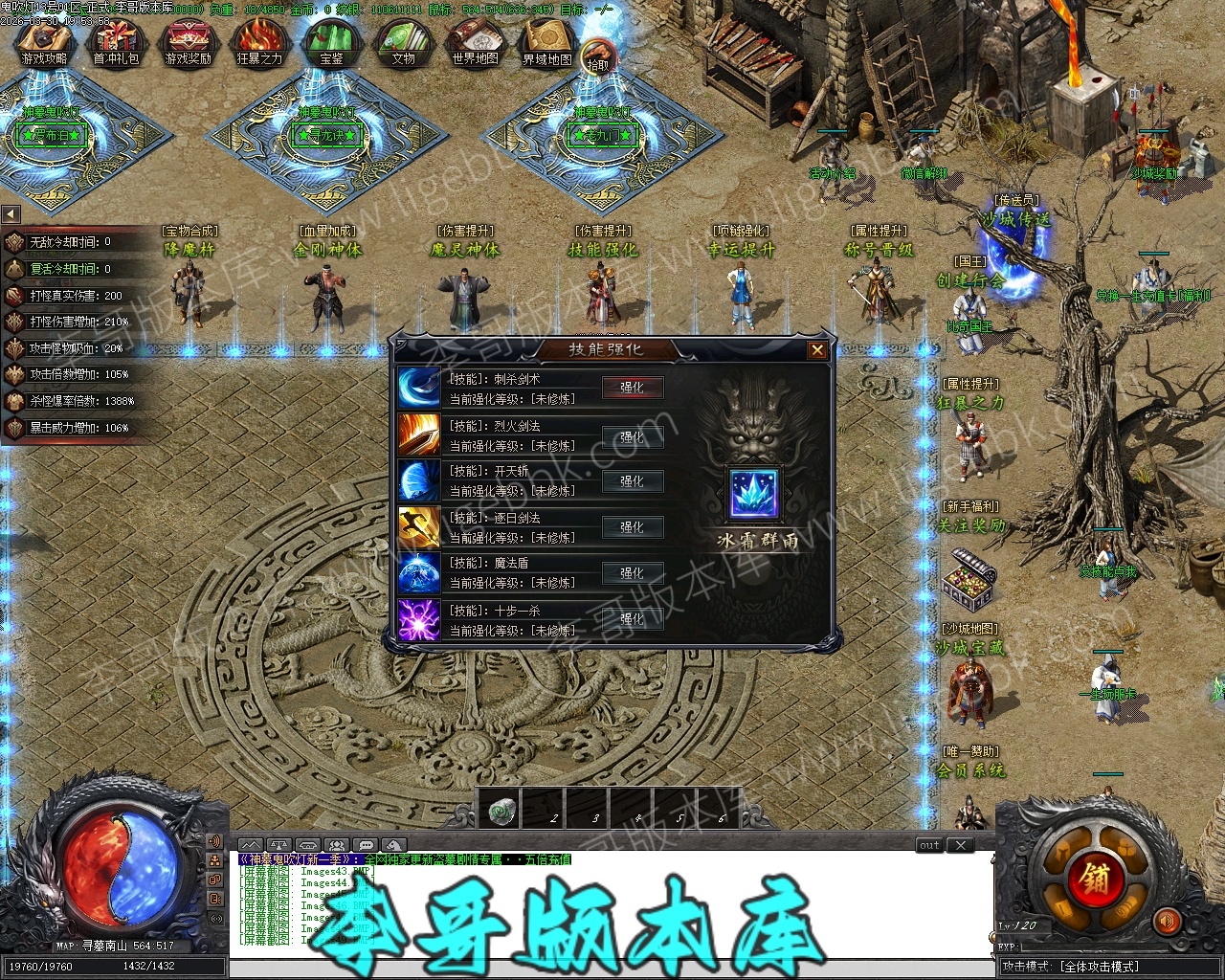Open the 游戏奖励 rewards menu
Viewport: 1225px width, 980px height.
pos(188,43)
